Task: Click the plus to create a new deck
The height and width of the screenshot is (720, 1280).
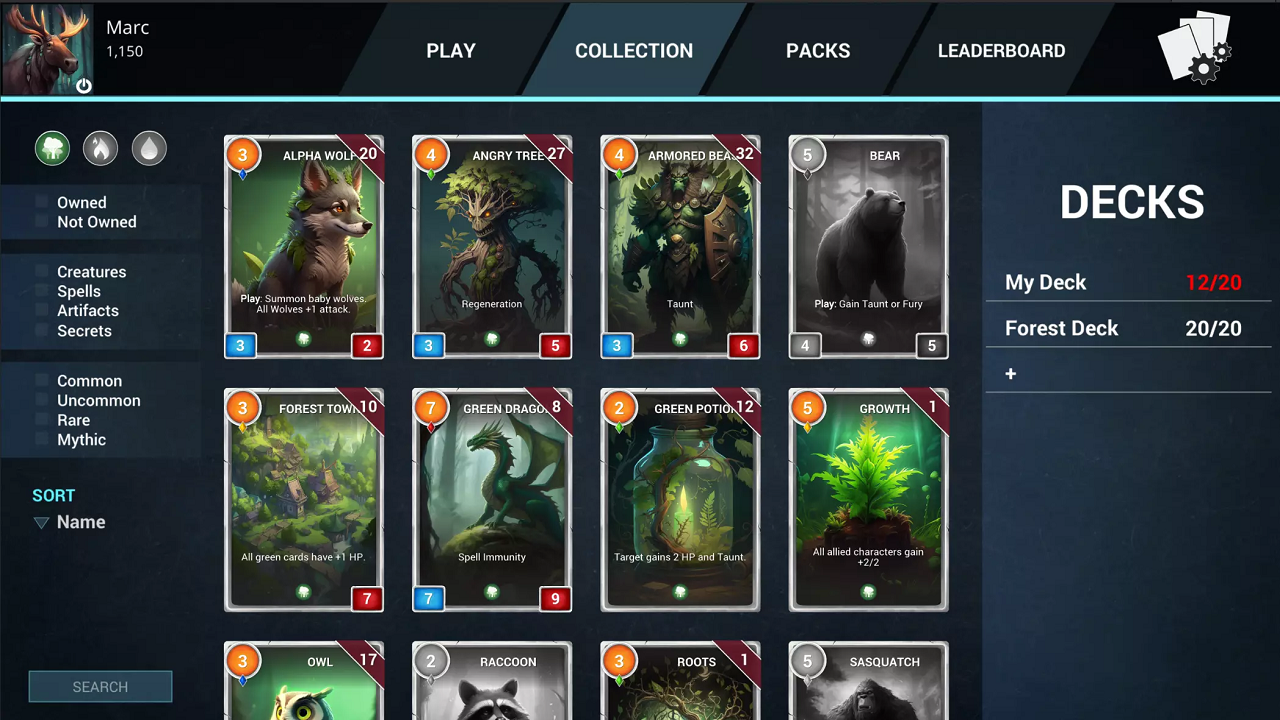Action: pos(1010,373)
